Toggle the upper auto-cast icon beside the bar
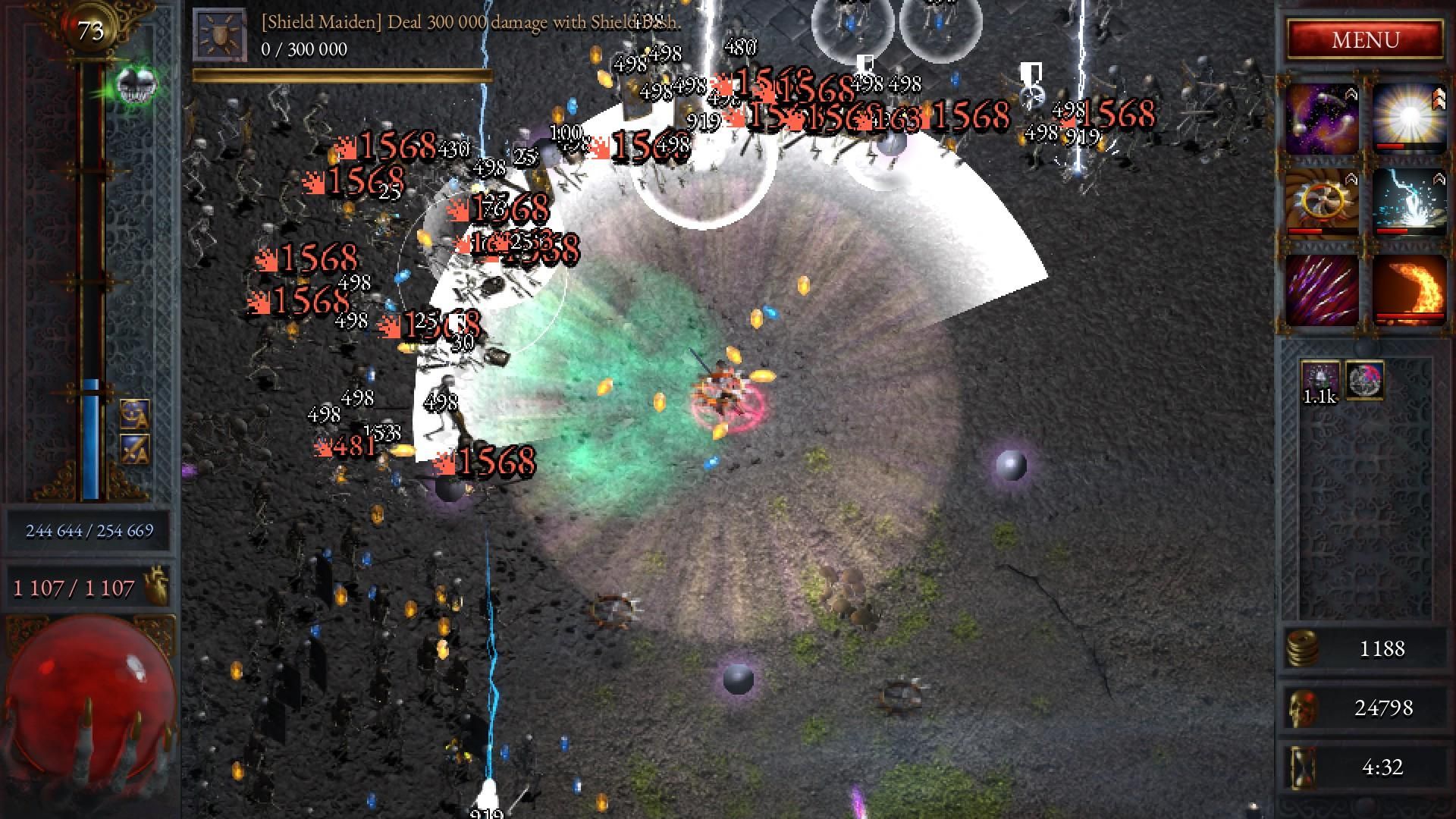The image size is (1456, 819). pyautogui.click(x=134, y=415)
